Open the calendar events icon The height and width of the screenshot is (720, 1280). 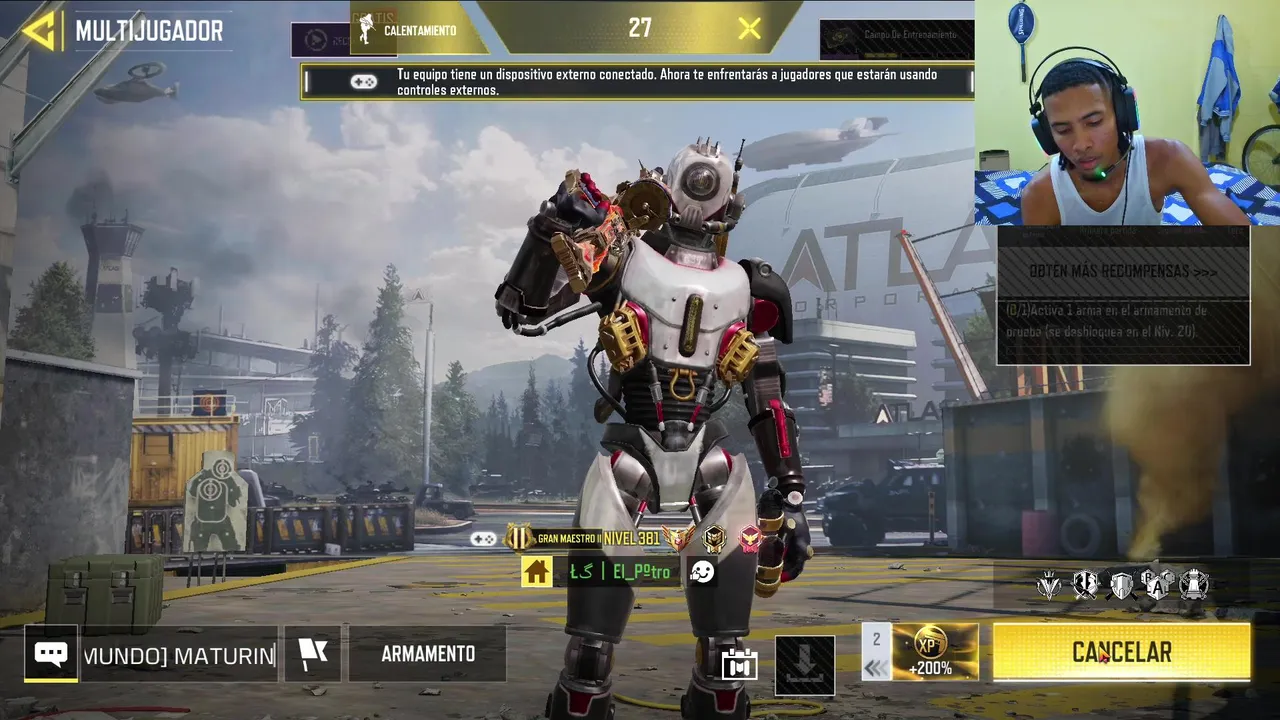pos(739,664)
